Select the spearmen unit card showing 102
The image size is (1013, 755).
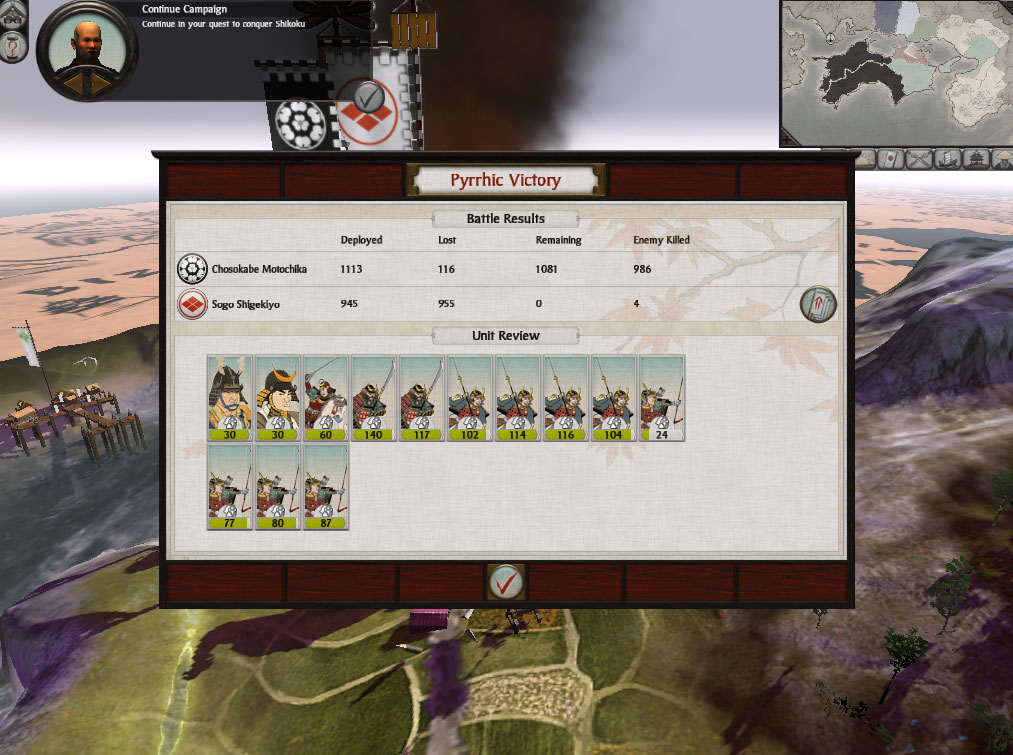point(470,398)
